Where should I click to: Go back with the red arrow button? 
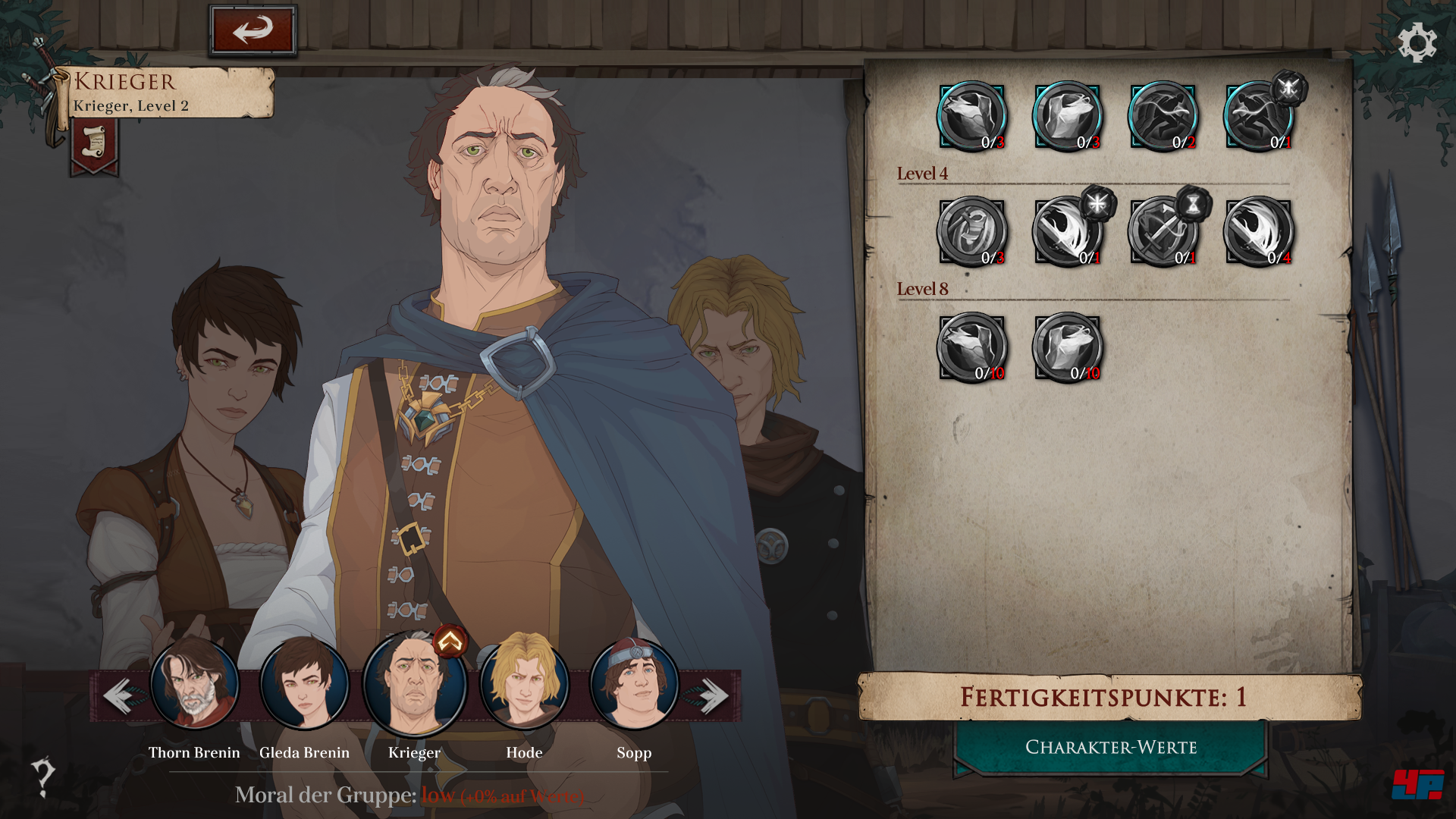tap(252, 30)
